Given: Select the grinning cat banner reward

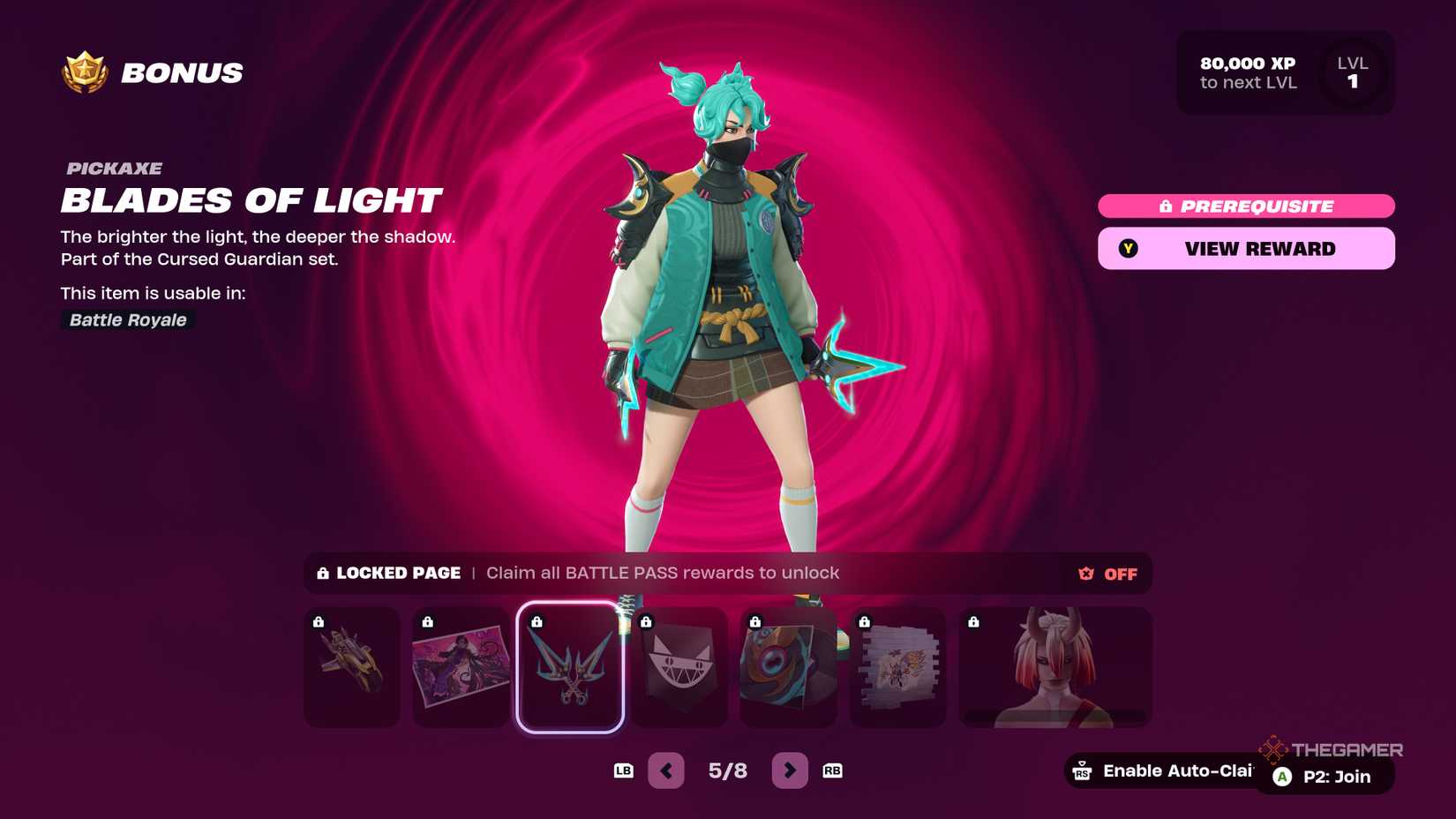Looking at the screenshot, I should (679, 668).
